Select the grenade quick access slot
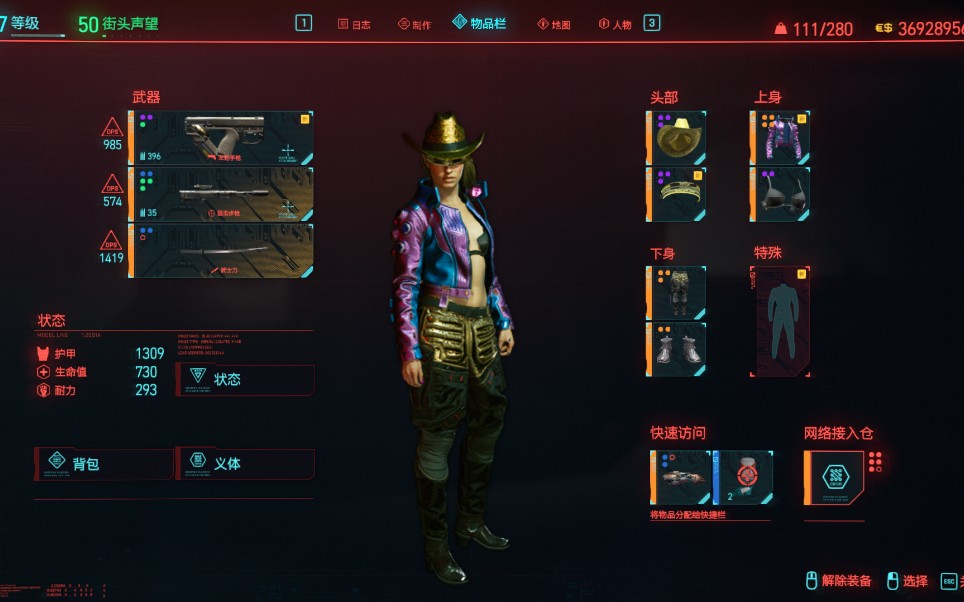Viewport: 964px width, 602px height. [742, 477]
